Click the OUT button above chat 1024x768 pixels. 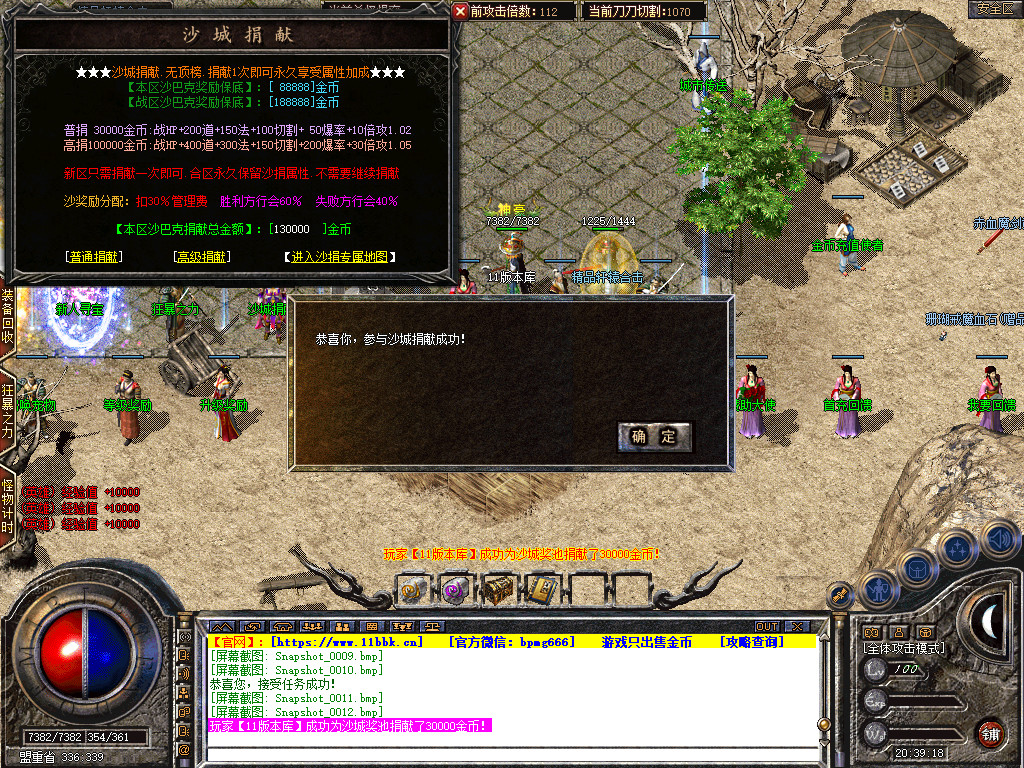[x=766, y=627]
